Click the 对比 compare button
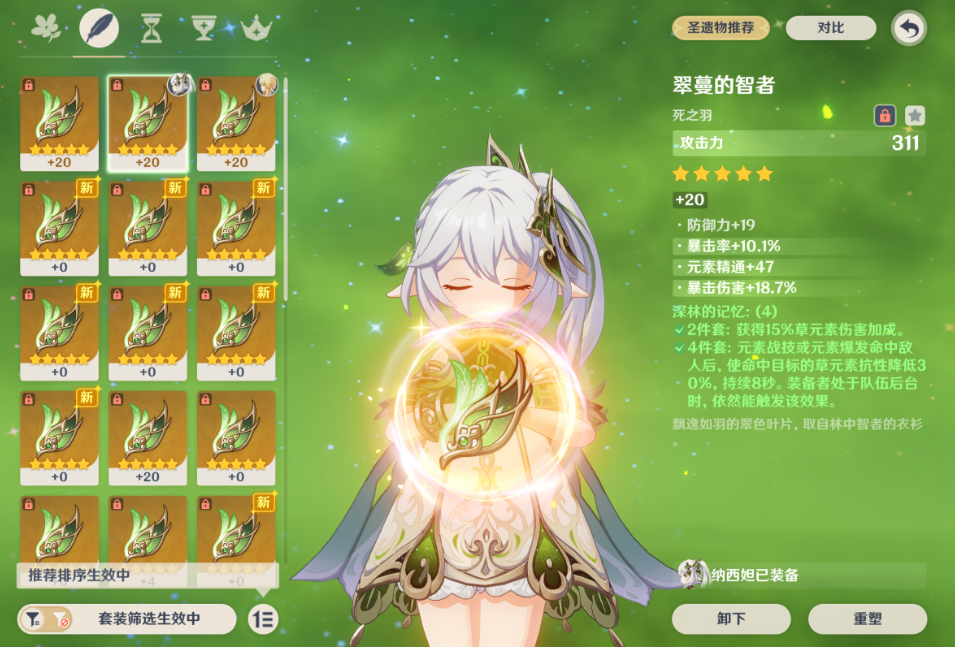955x647 pixels. coord(831,28)
